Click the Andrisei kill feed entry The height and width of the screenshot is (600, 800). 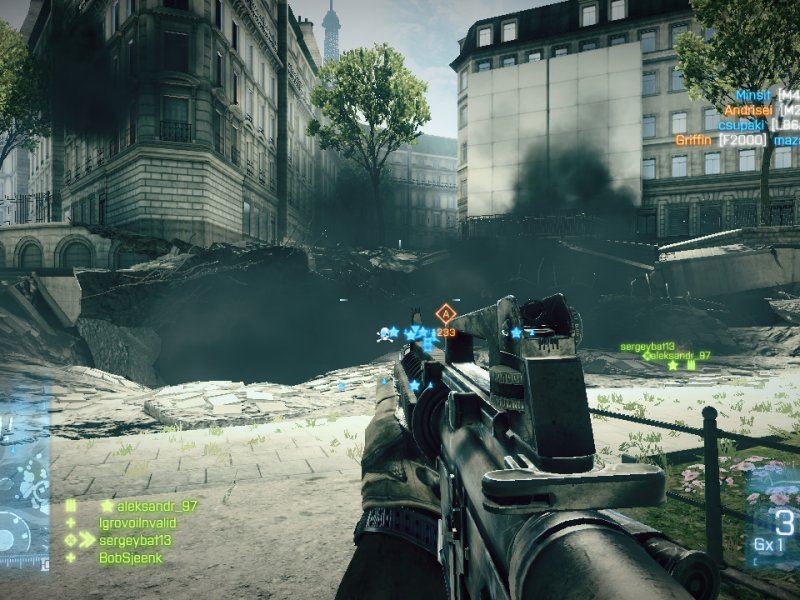point(752,110)
